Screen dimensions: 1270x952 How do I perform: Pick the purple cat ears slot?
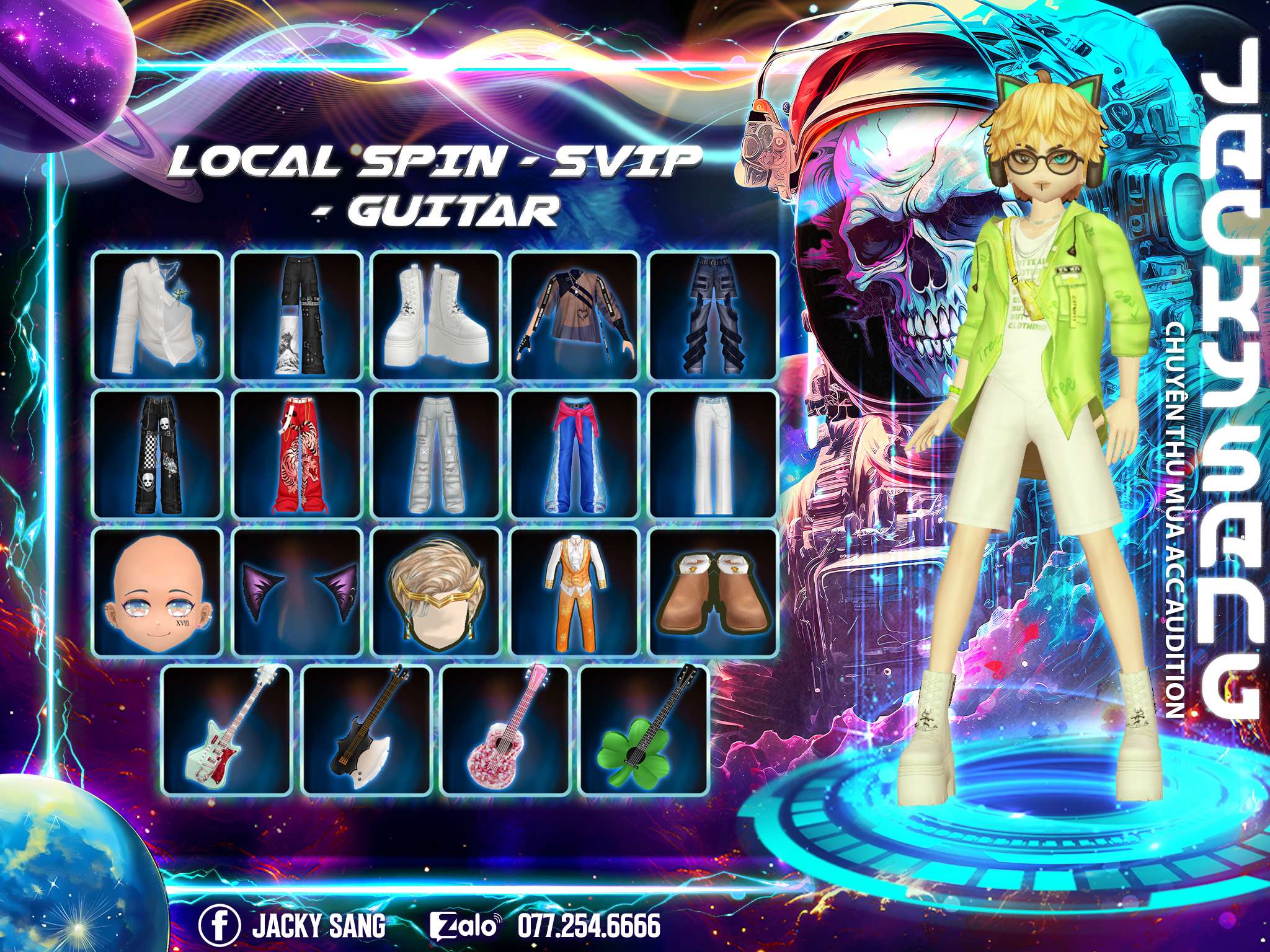pos(297,592)
